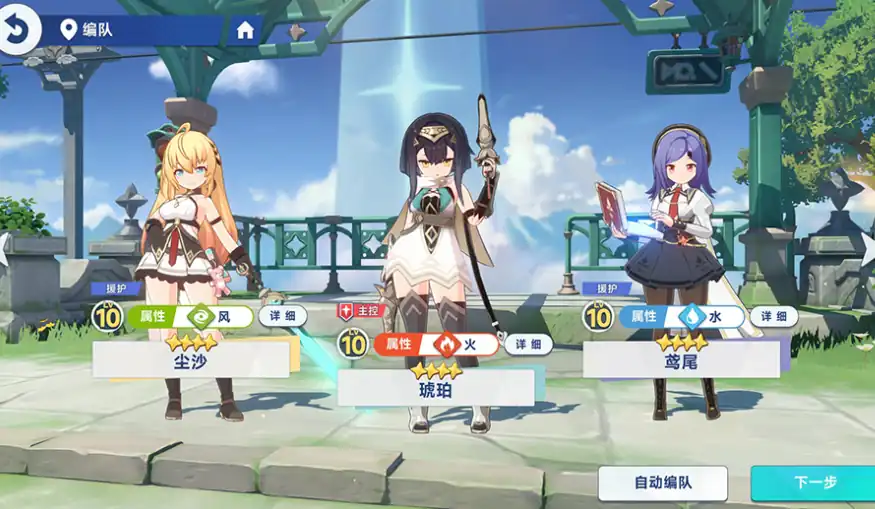Open details for wind character 尘沙
The width and height of the screenshot is (875, 509).
pyautogui.click(x=283, y=316)
